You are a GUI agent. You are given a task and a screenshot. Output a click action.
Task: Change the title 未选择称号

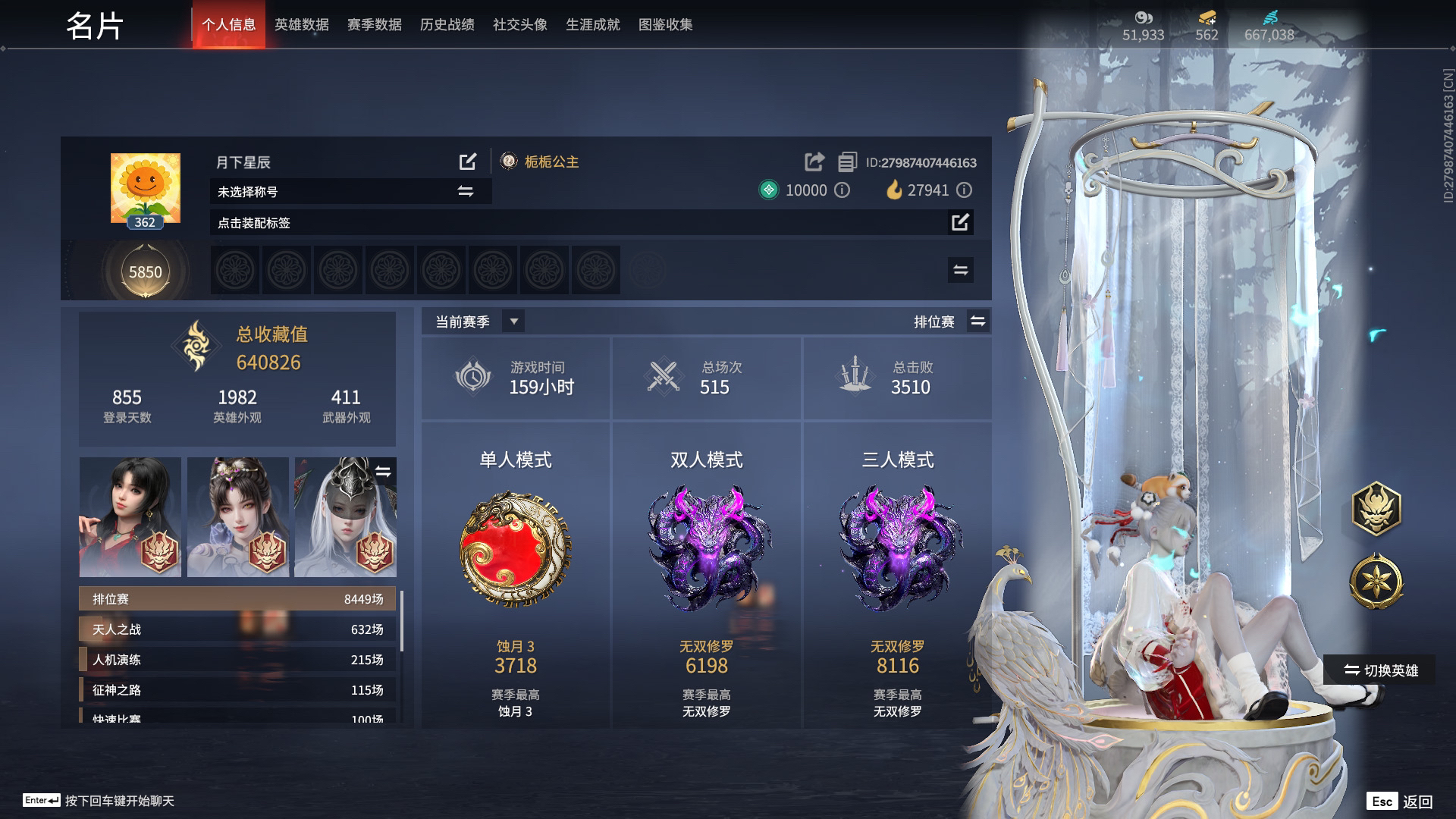(466, 191)
